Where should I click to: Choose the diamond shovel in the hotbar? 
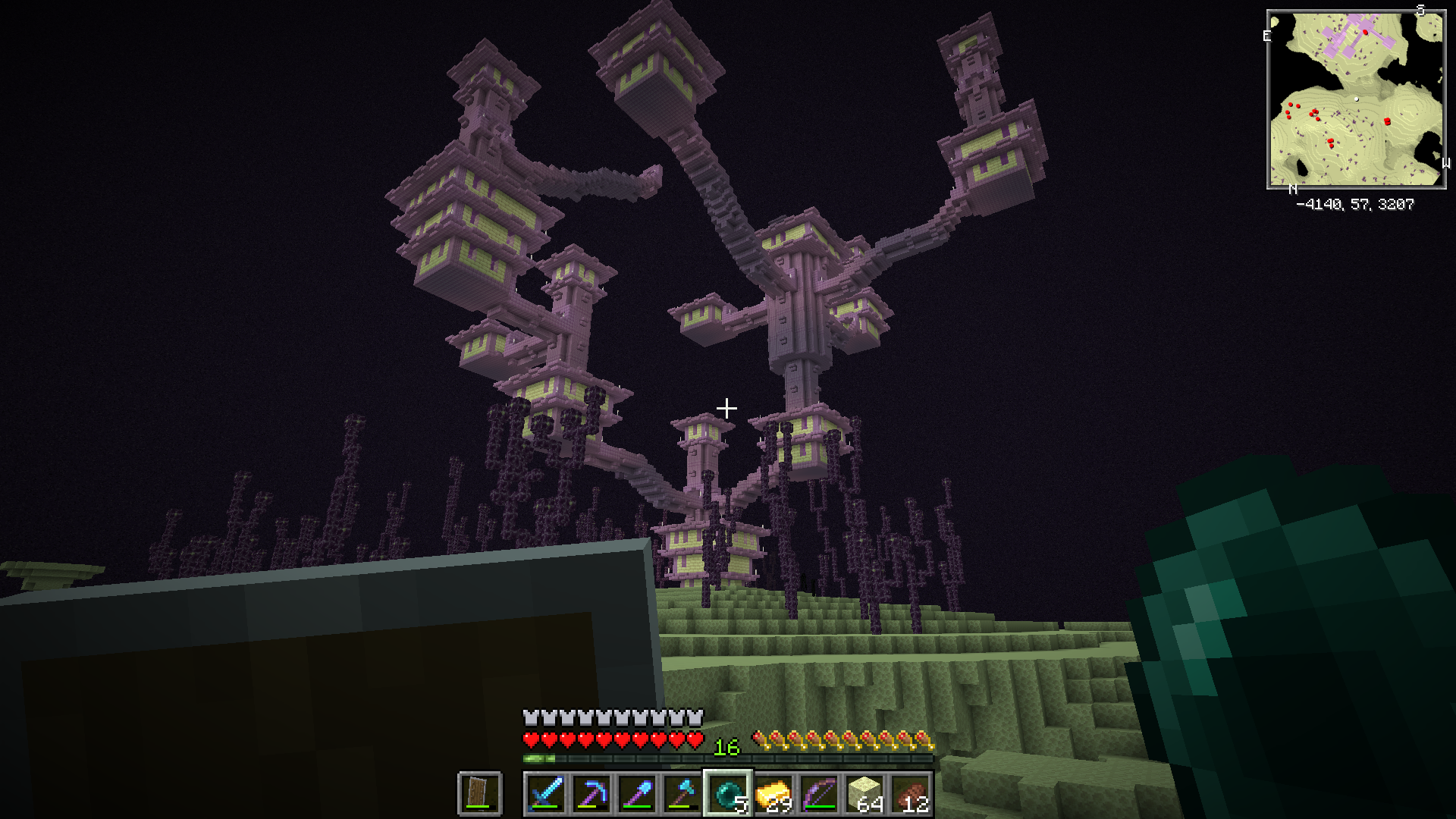[637, 793]
